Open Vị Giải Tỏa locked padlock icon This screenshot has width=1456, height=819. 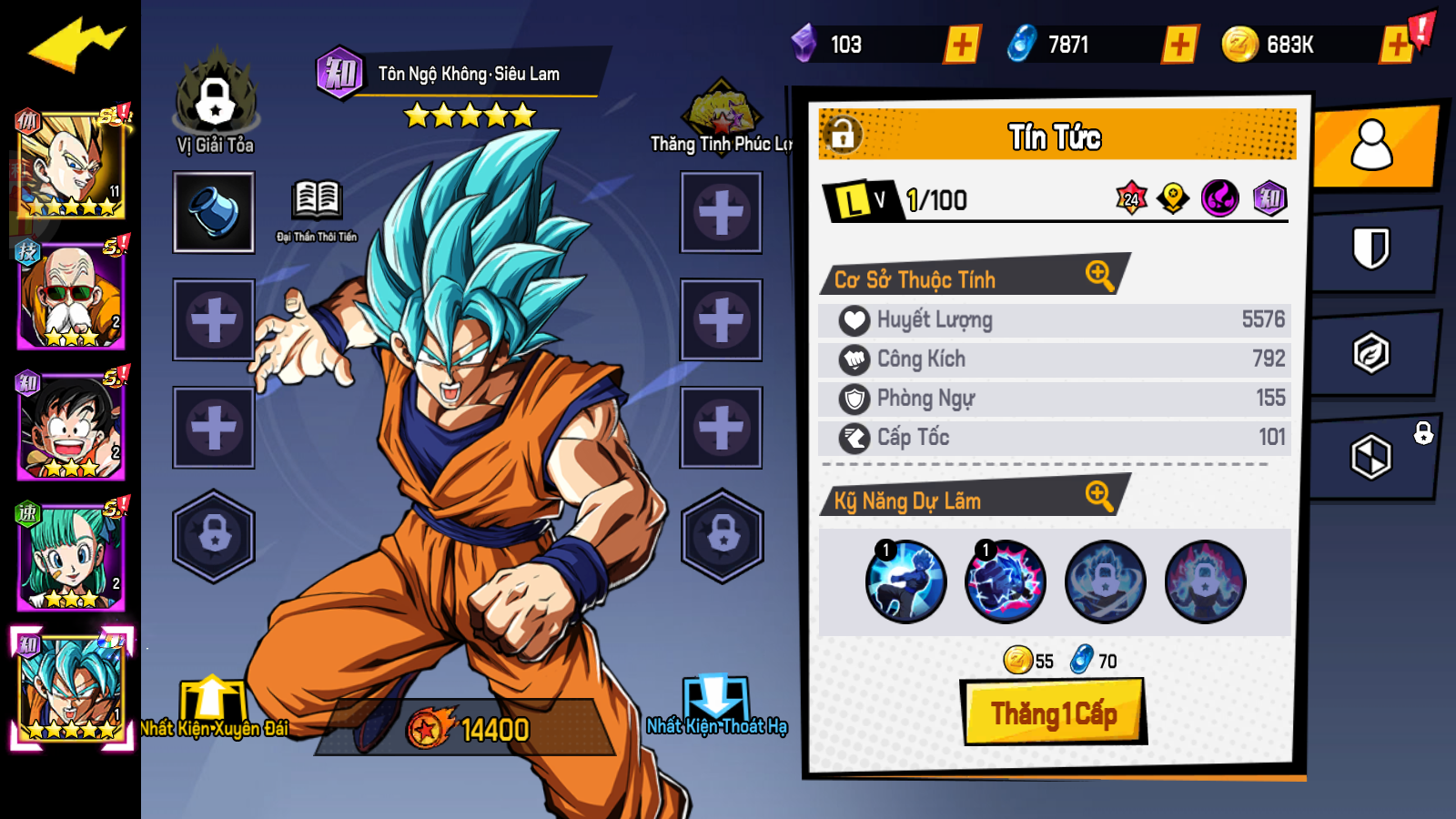[x=213, y=102]
